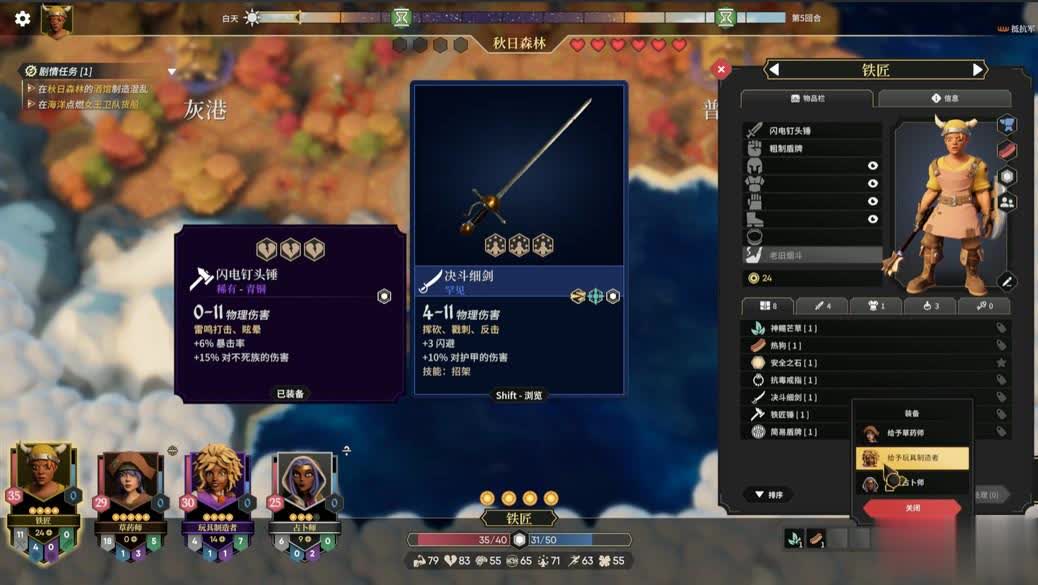The height and width of the screenshot is (585, 1038).
Task: Open the 排序 sort dropdown
Action: tap(769, 495)
